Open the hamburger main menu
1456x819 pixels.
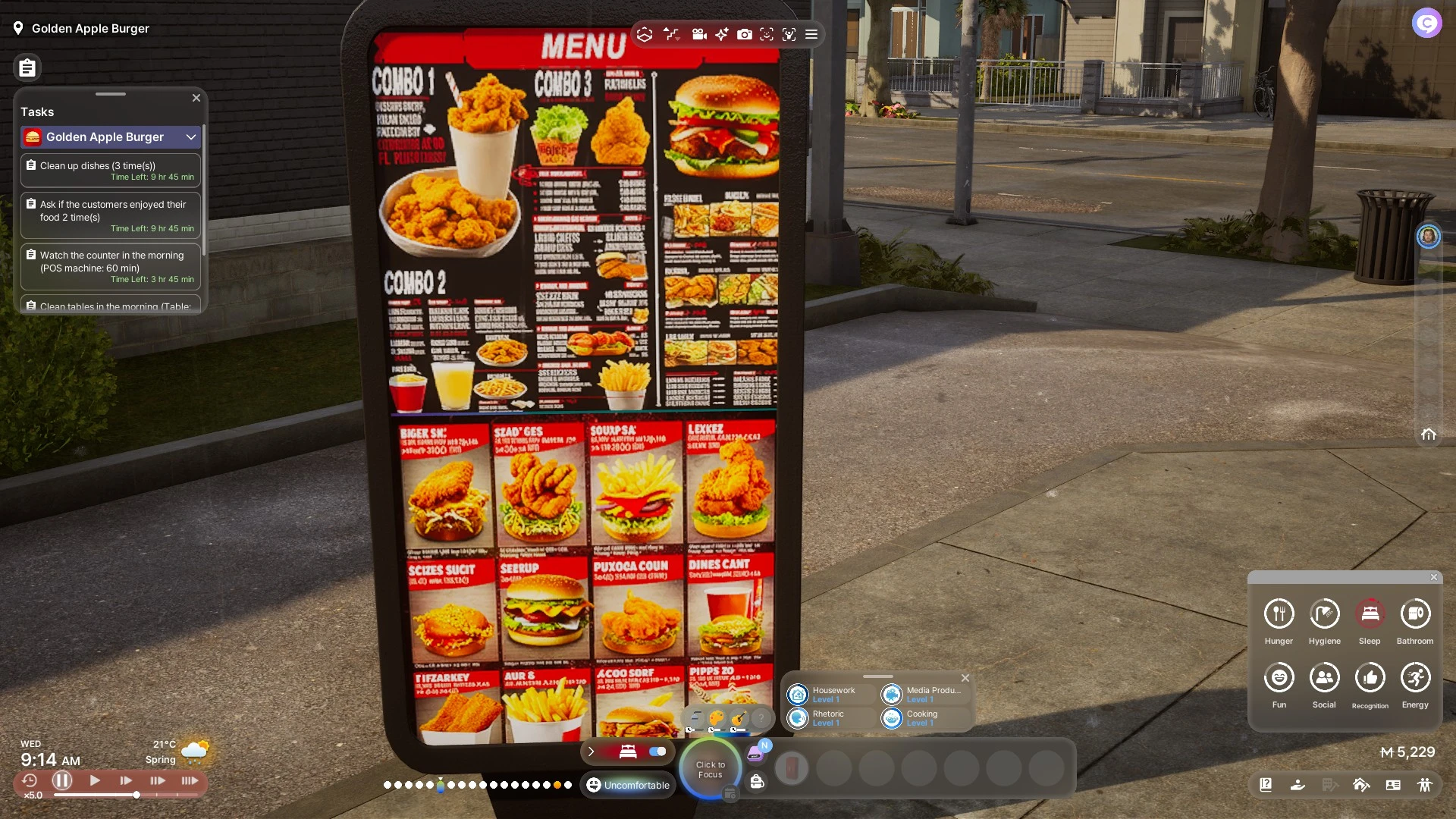point(811,34)
